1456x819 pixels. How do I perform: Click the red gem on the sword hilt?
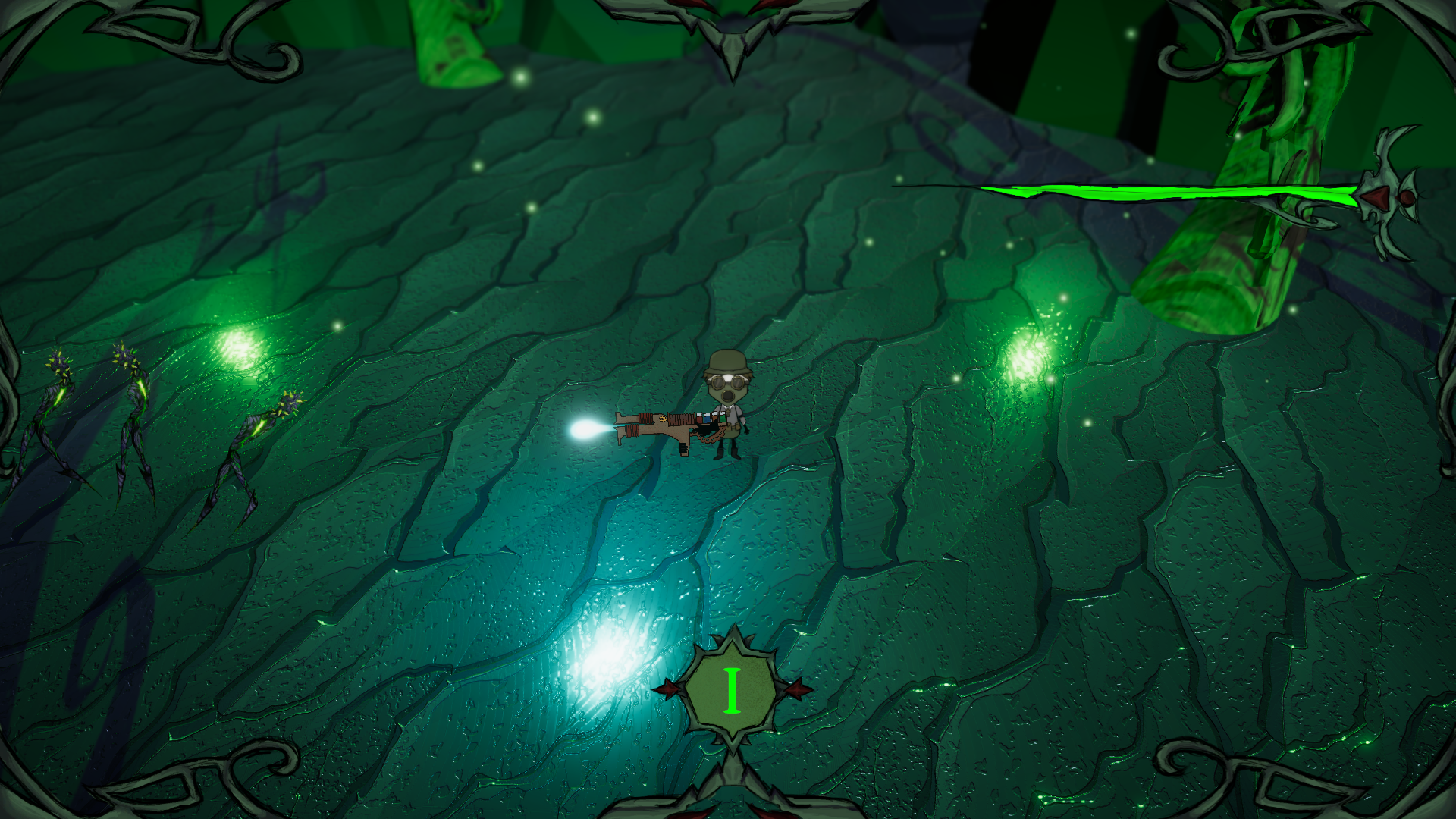tap(1376, 198)
